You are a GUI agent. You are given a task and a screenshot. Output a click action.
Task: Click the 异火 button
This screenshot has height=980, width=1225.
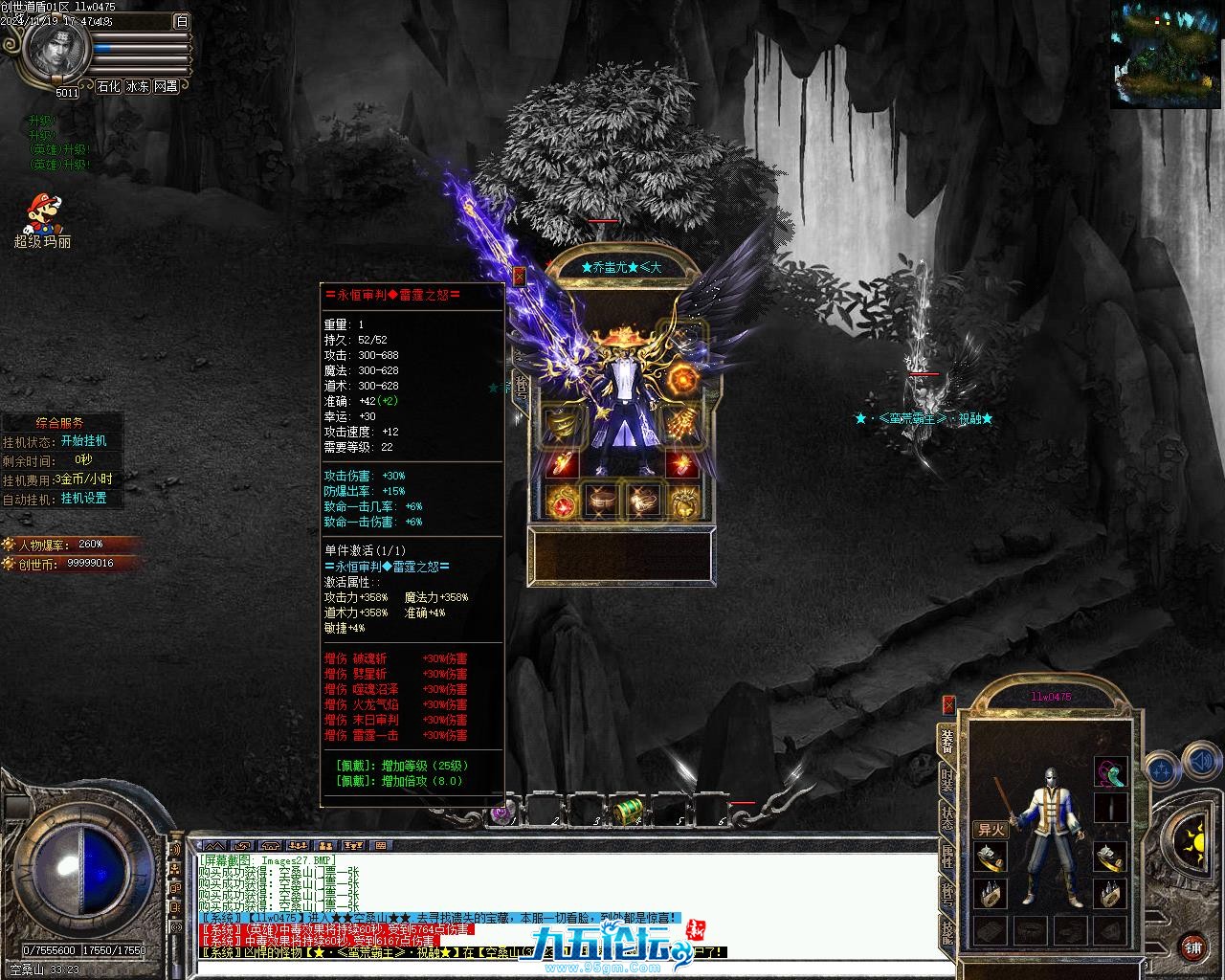pos(991,830)
